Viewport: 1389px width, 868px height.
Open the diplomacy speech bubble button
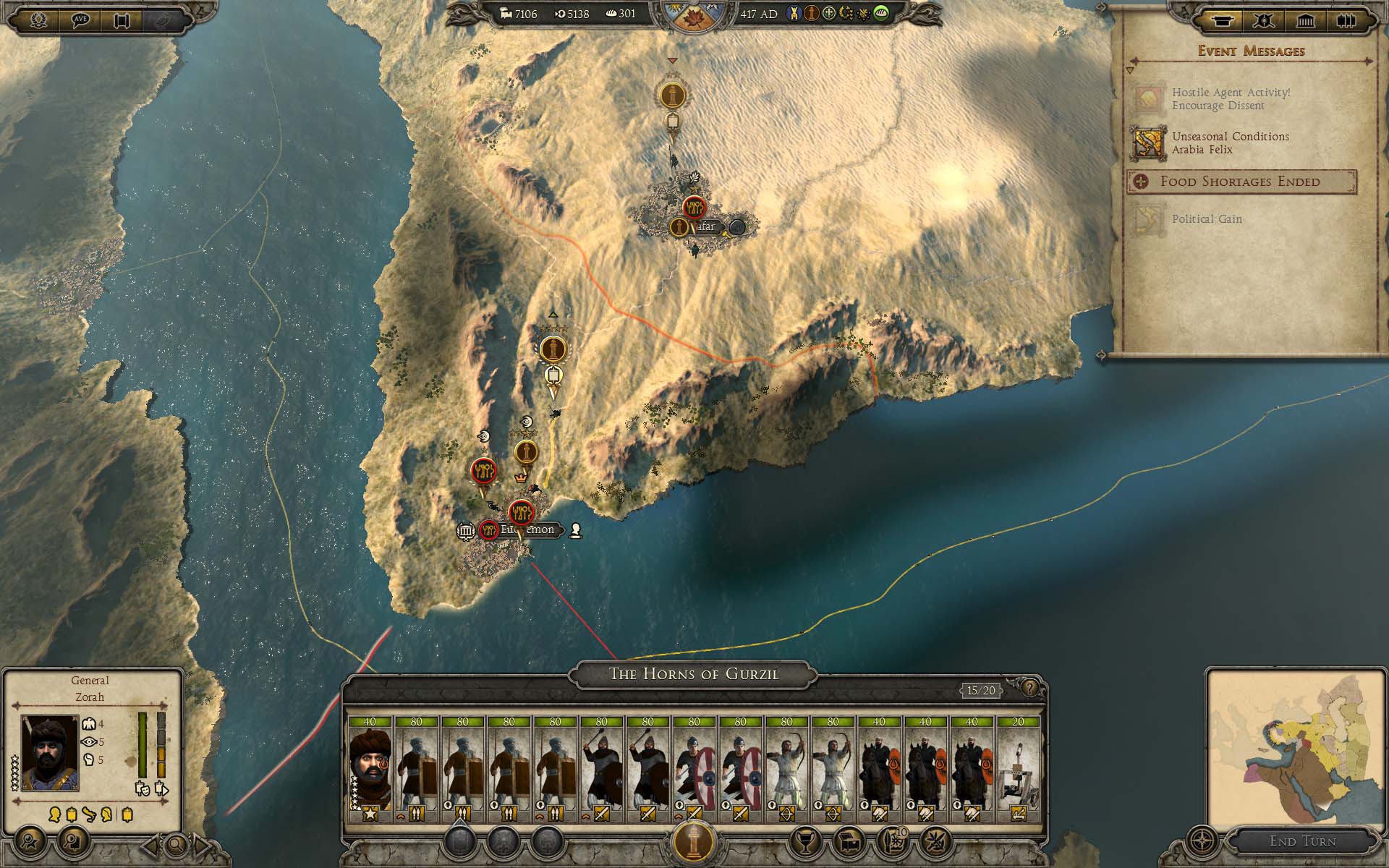(x=80, y=20)
